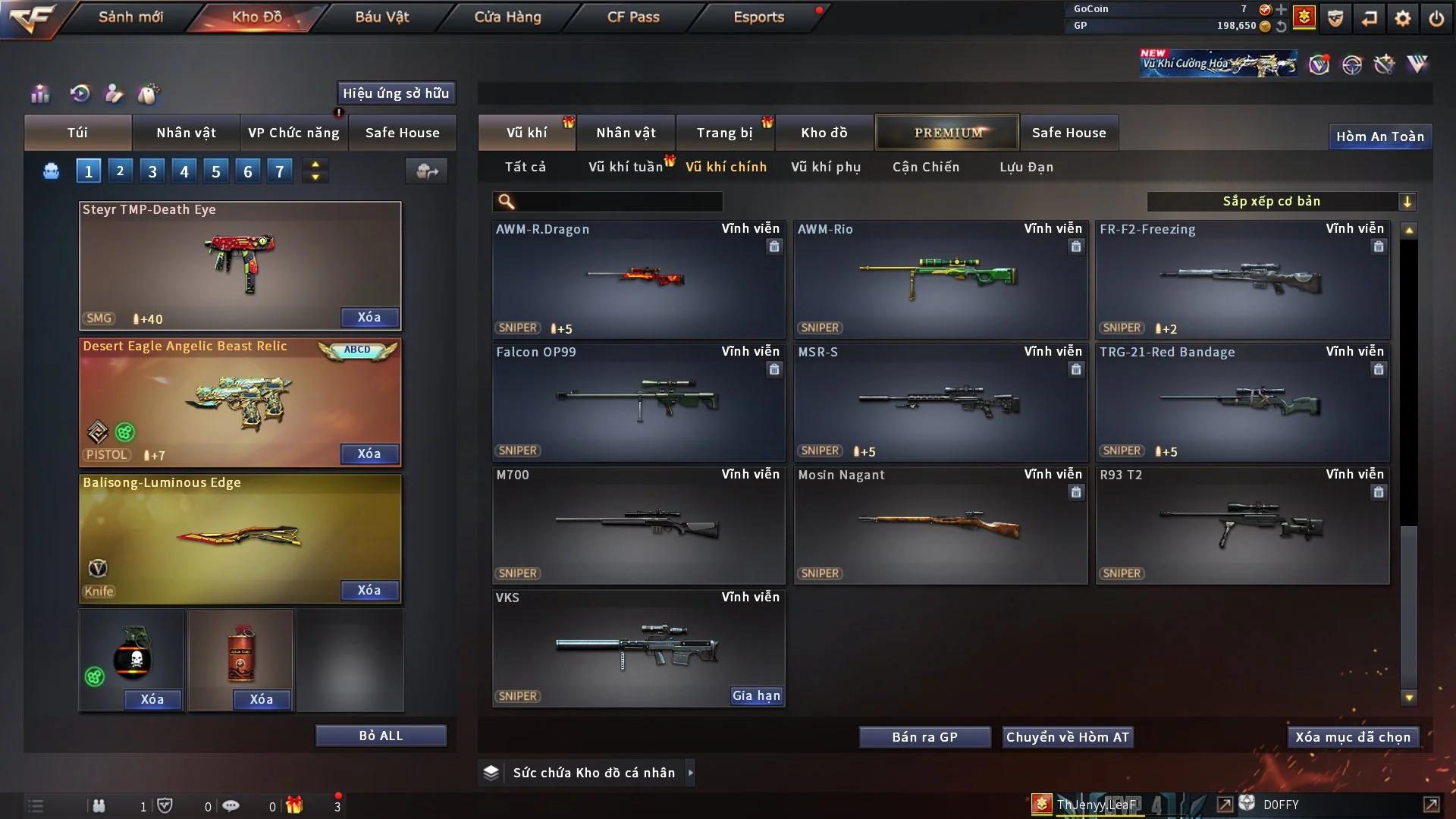Image resolution: width=1456 pixels, height=819 pixels.
Task: Click Bỏ ALL to unequip everything
Action: [381, 736]
